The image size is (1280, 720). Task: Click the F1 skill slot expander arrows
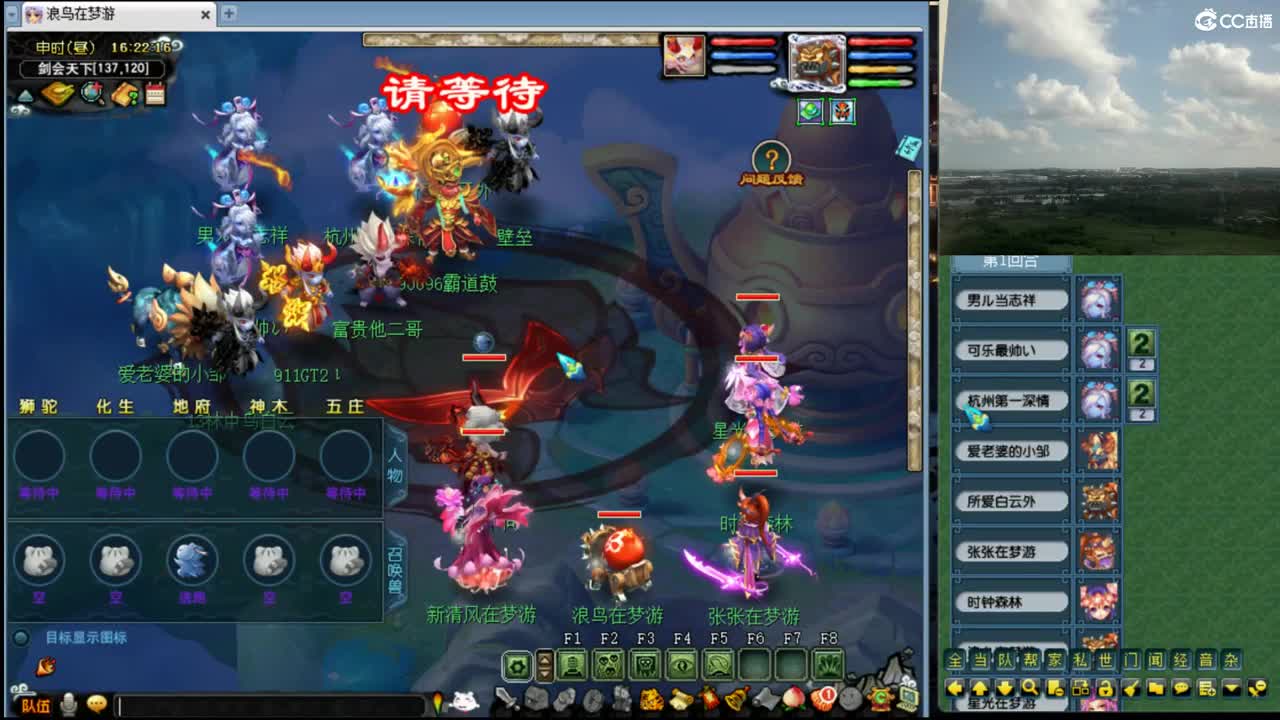545,668
